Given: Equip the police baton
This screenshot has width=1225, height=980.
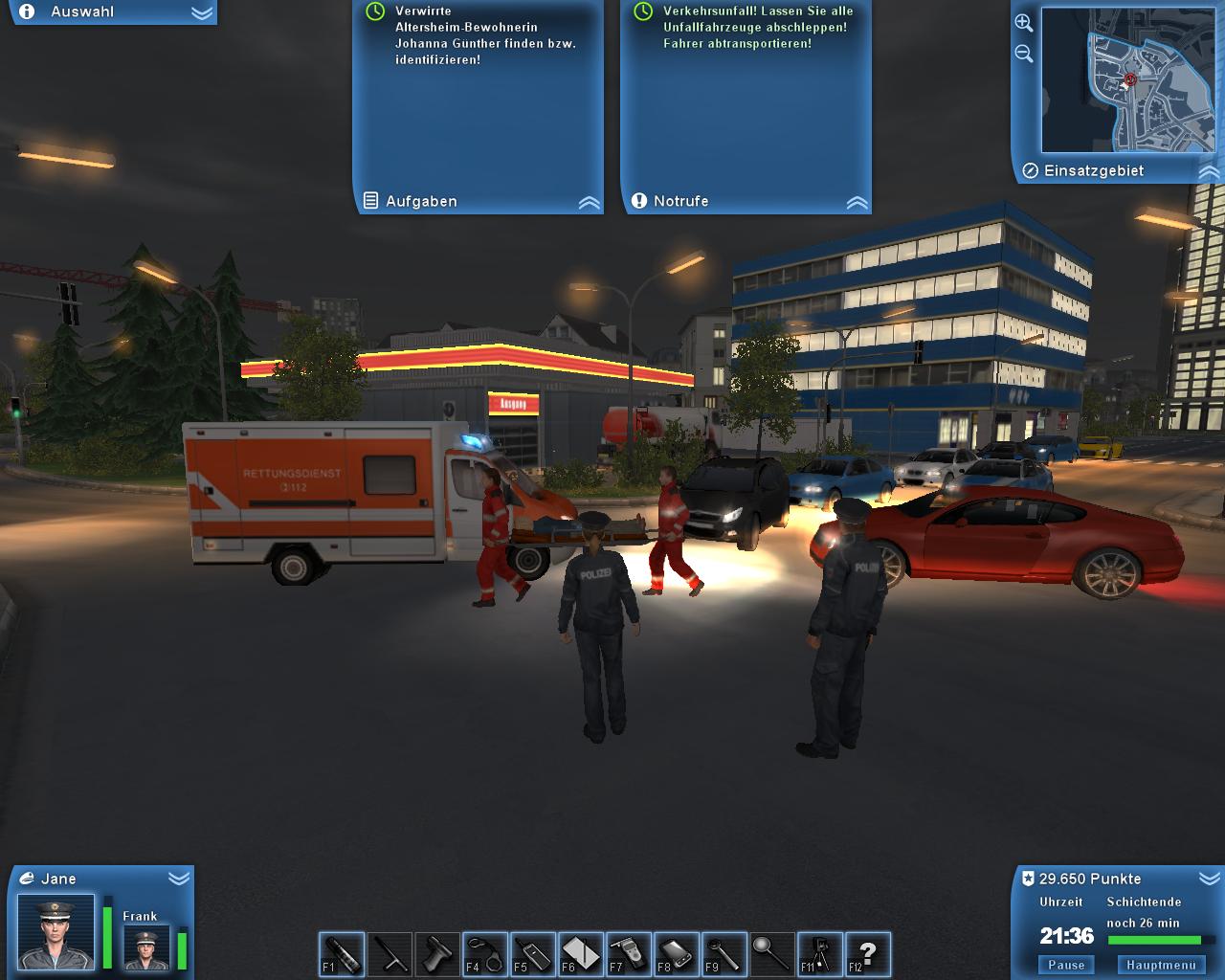Looking at the screenshot, I should click(x=388, y=954).
